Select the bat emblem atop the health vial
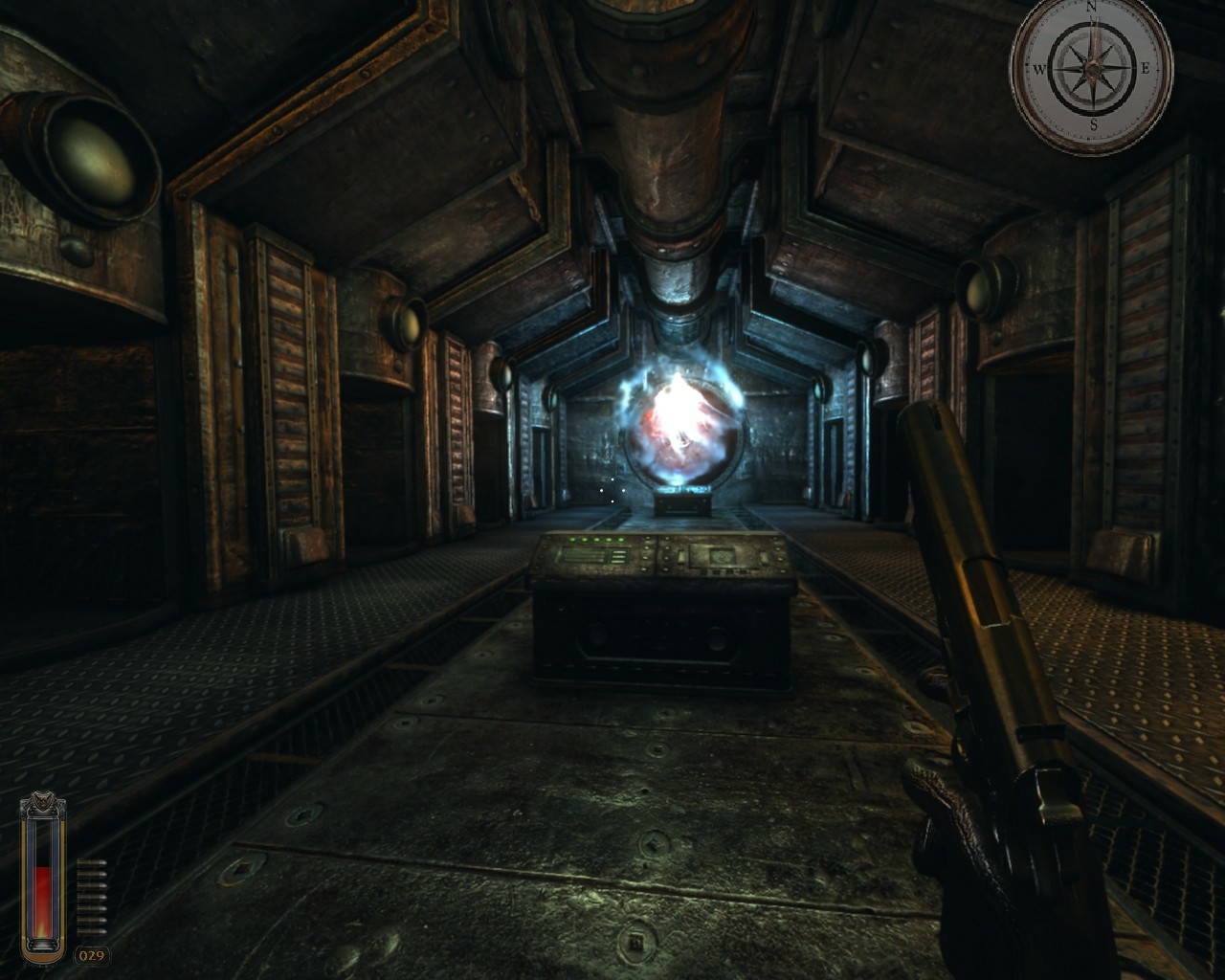1225x980 pixels. (x=41, y=800)
